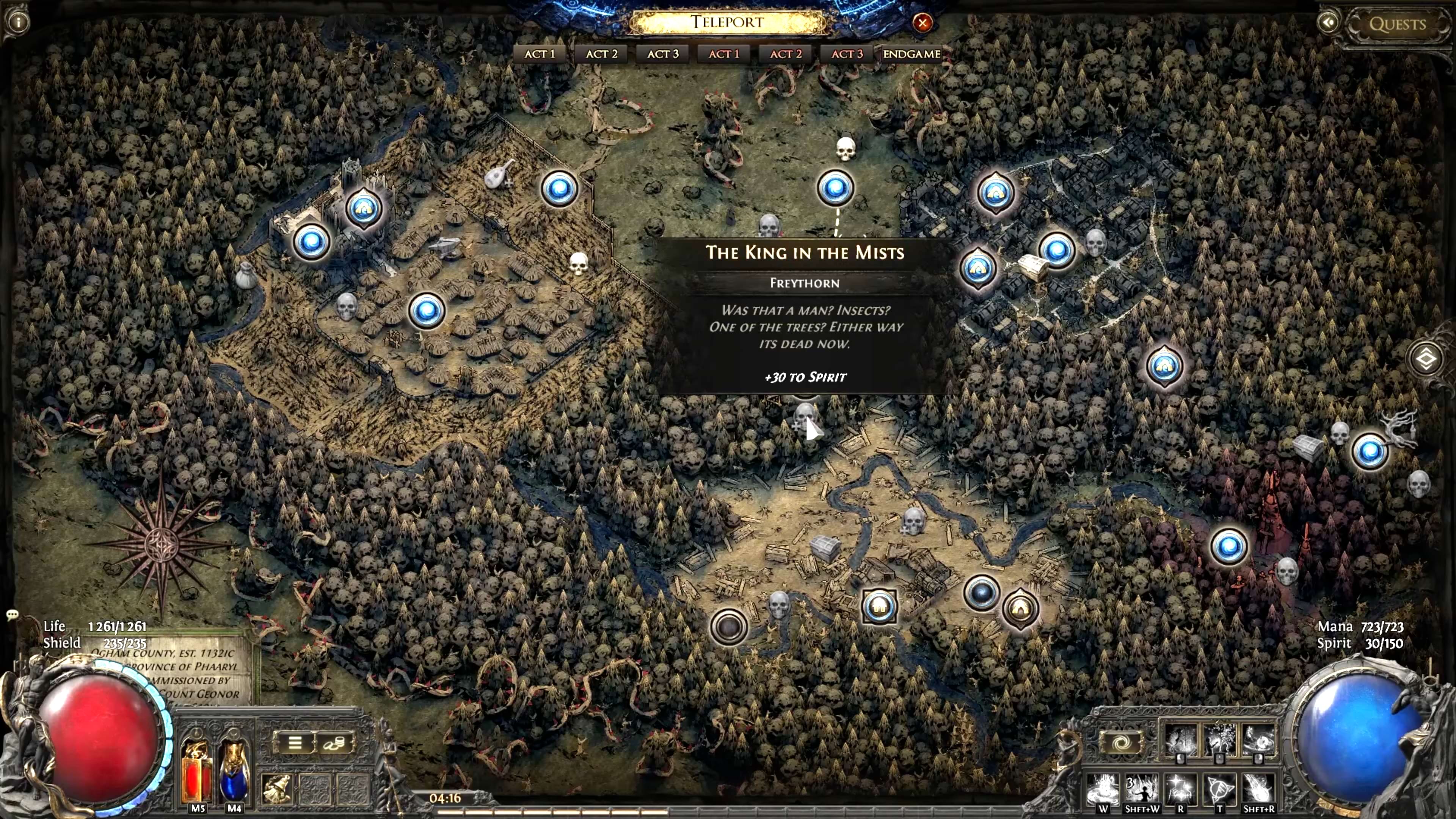Open the chat speech bubble icon
Image resolution: width=1456 pixels, height=819 pixels.
tap(13, 614)
